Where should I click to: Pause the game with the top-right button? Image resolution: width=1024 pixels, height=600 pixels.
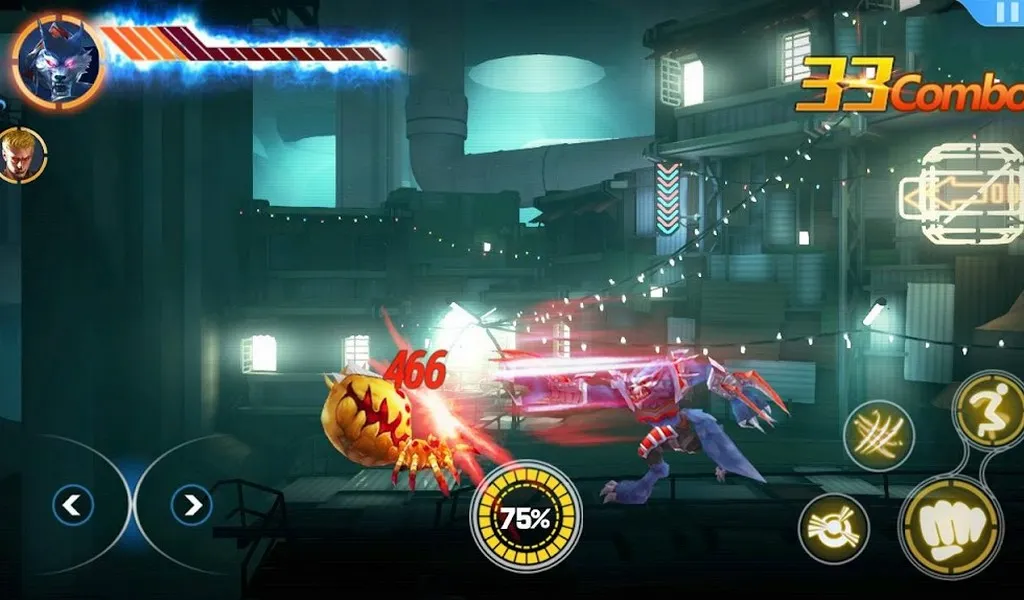tap(1002, 13)
